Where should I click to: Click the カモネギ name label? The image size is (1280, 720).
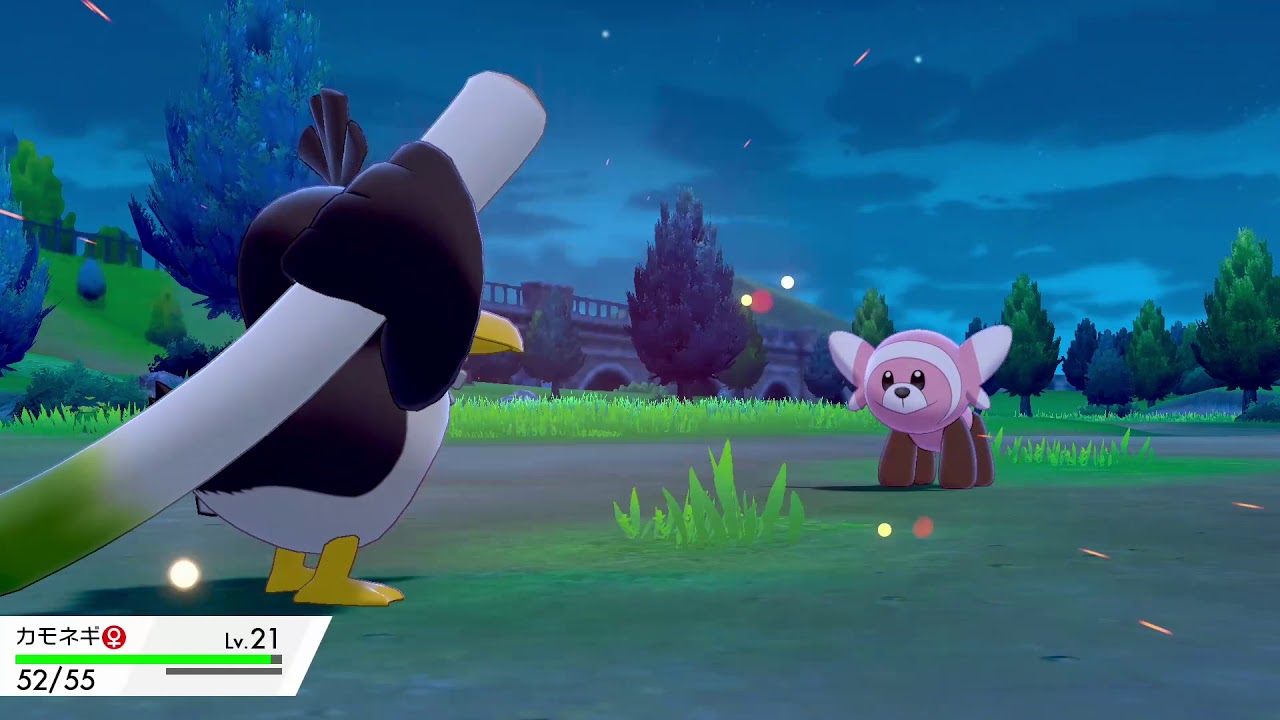pyautogui.click(x=55, y=636)
